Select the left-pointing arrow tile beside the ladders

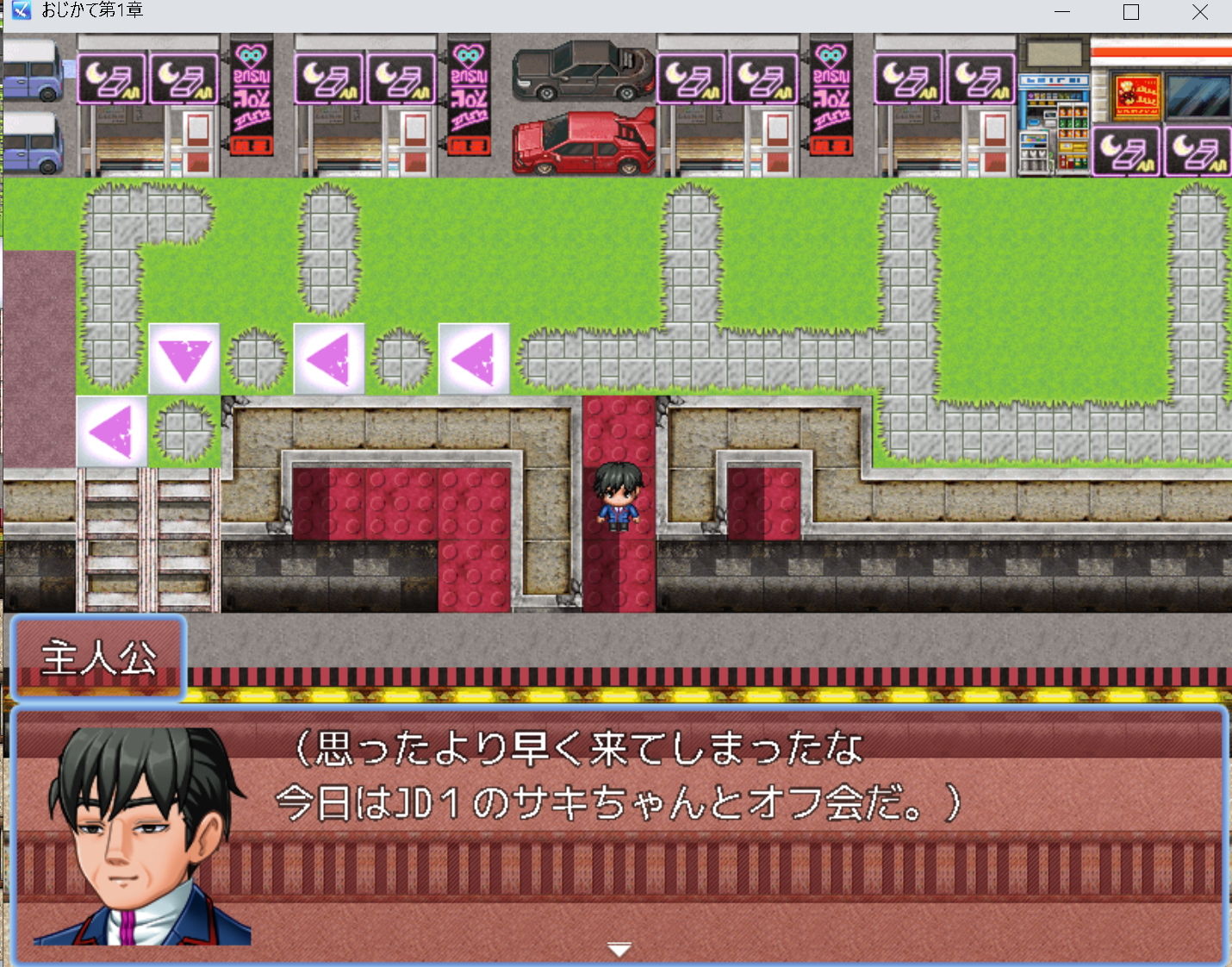pos(110,429)
